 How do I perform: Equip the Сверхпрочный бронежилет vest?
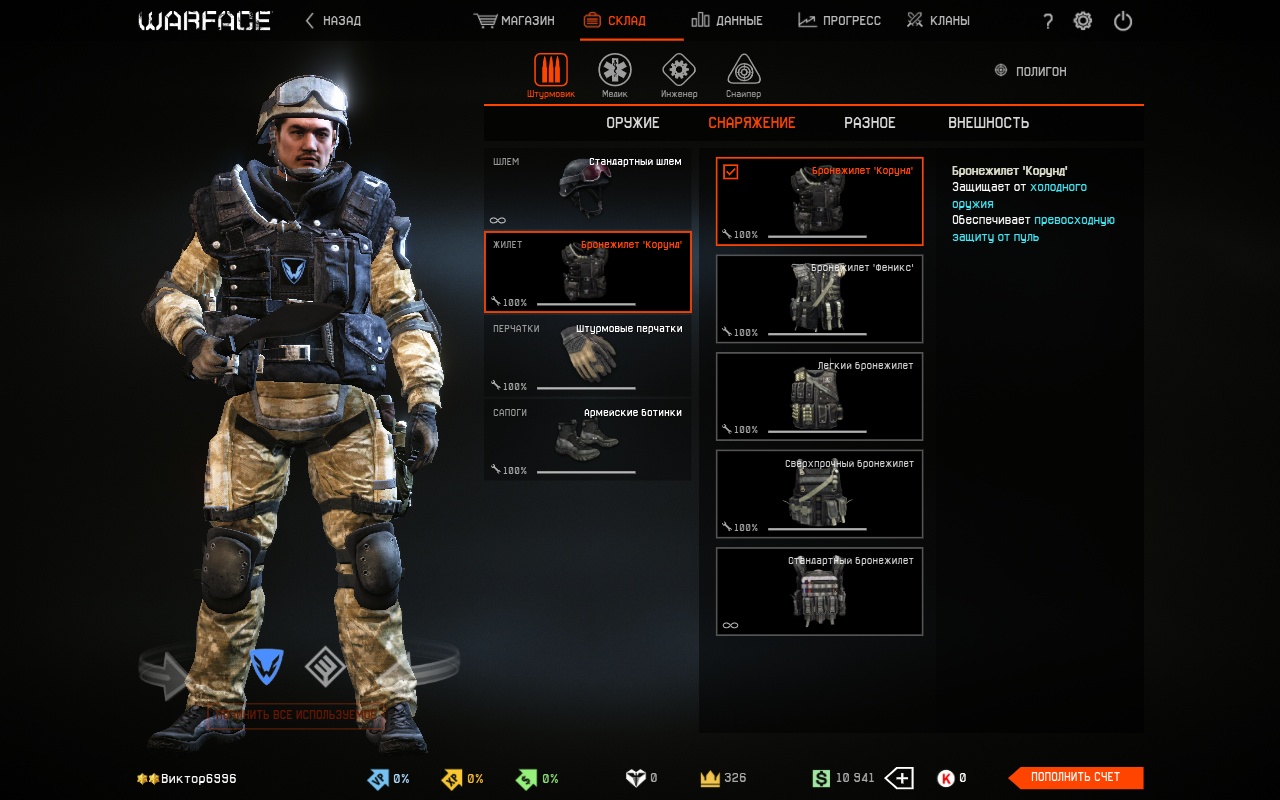820,494
